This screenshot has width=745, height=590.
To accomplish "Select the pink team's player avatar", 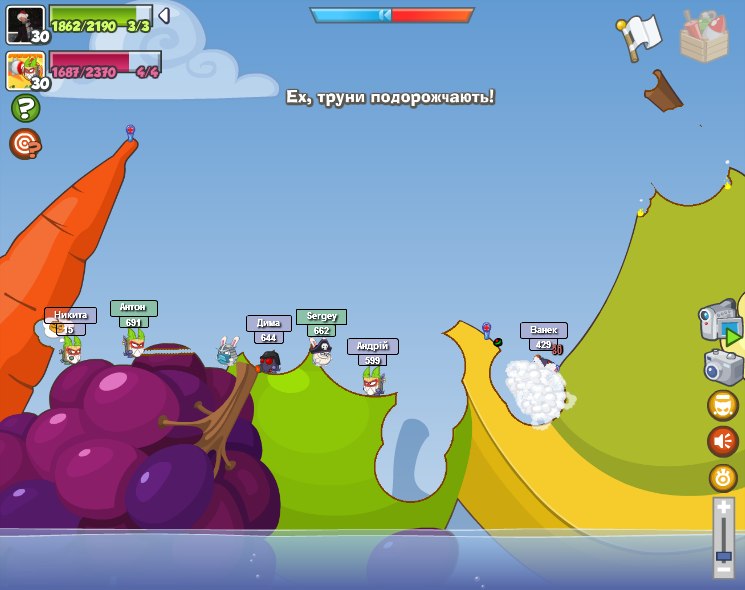I will coord(25,70).
